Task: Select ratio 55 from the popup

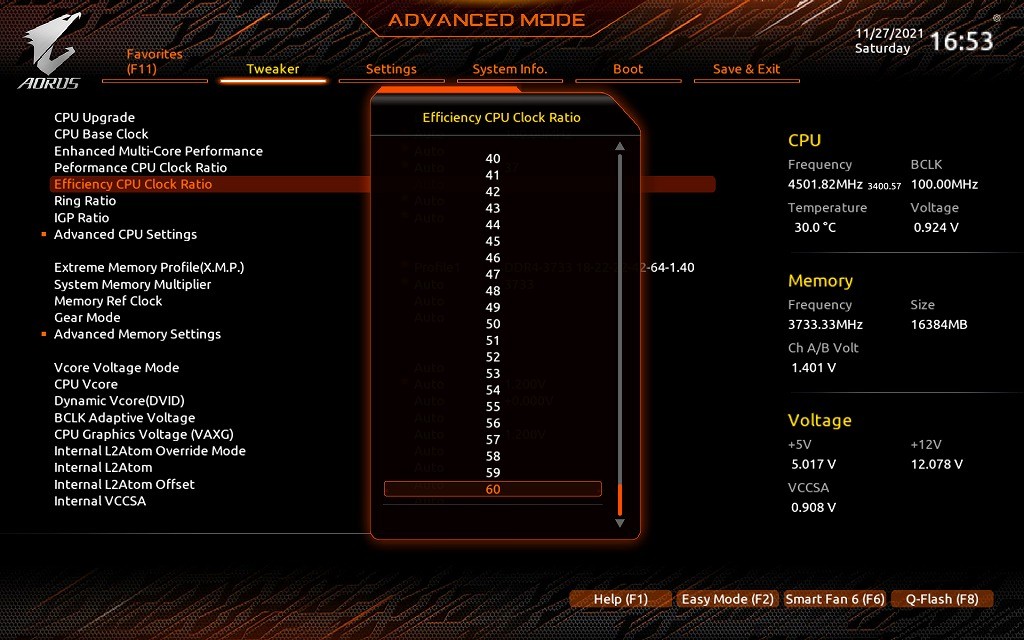Action: coord(493,407)
